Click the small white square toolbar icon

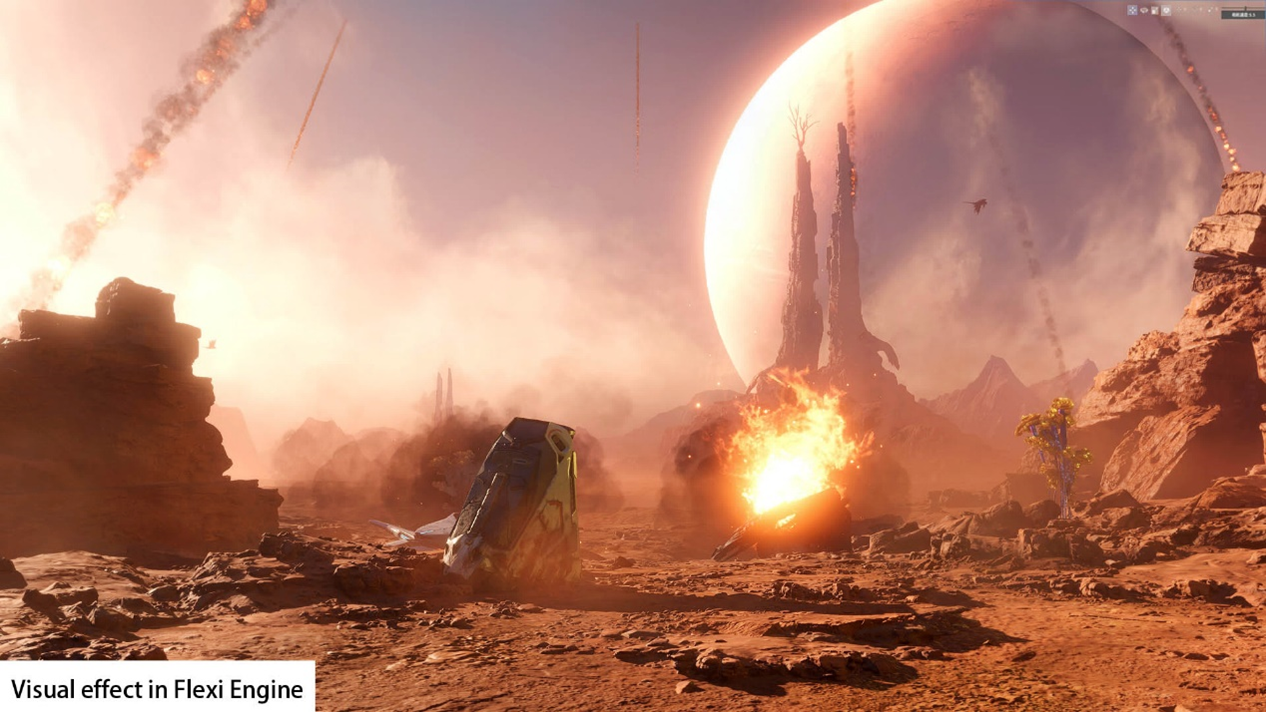(1155, 10)
